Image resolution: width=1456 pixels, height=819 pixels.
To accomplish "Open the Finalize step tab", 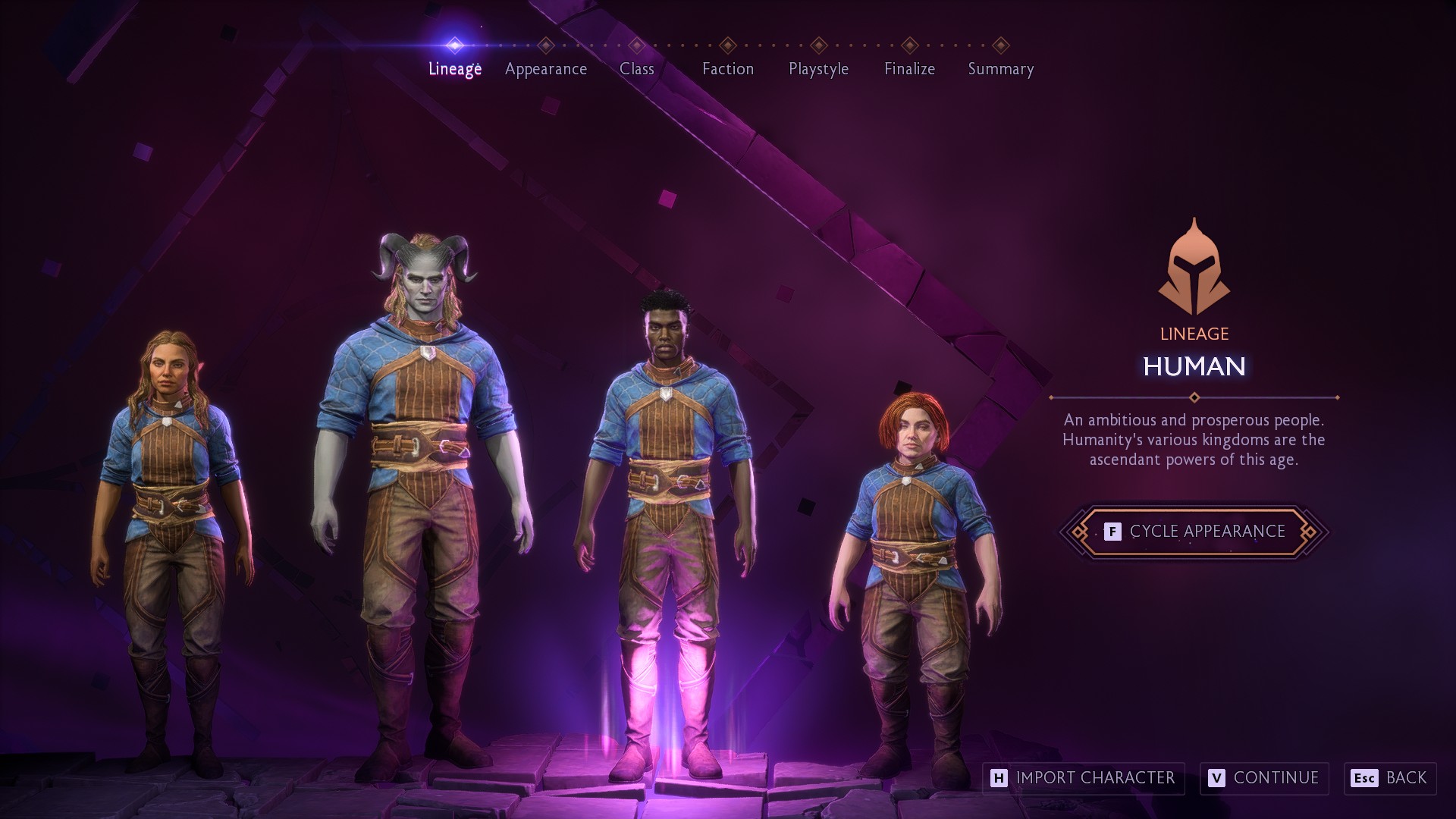I will [x=909, y=68].
